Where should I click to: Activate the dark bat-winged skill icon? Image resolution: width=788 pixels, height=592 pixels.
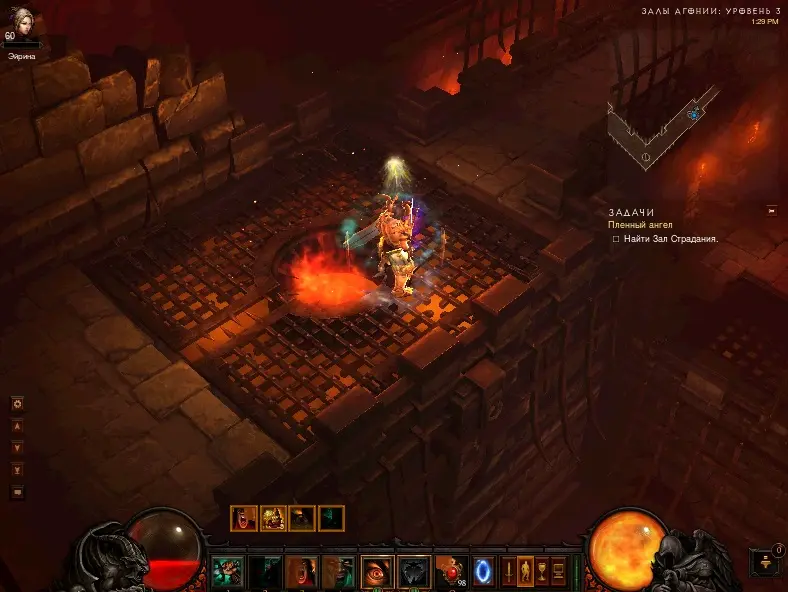coord(414,571)
